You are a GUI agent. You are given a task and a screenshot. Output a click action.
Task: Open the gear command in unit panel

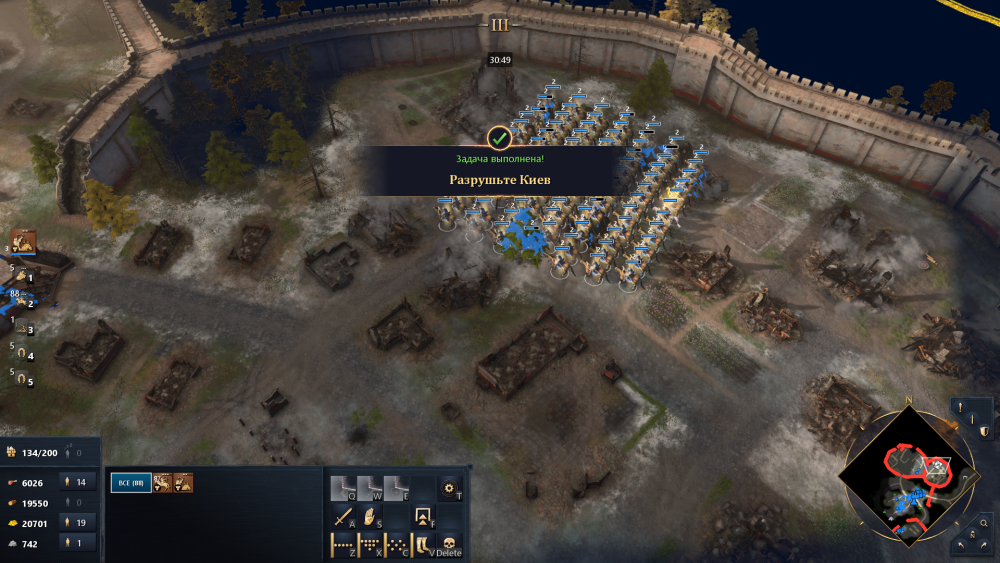451,488
